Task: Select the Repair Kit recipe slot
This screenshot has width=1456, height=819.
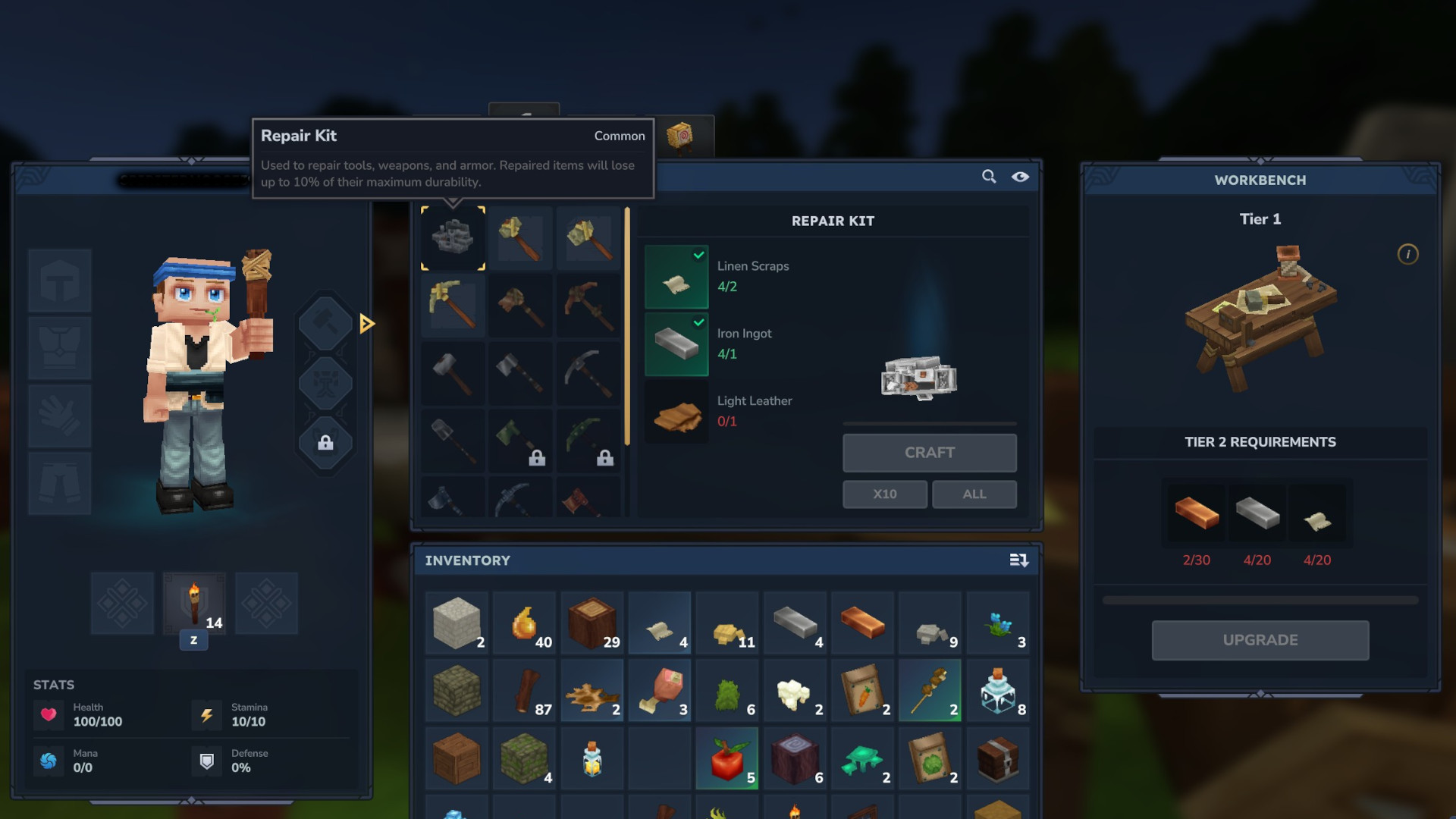Action: tap(453, 238)
